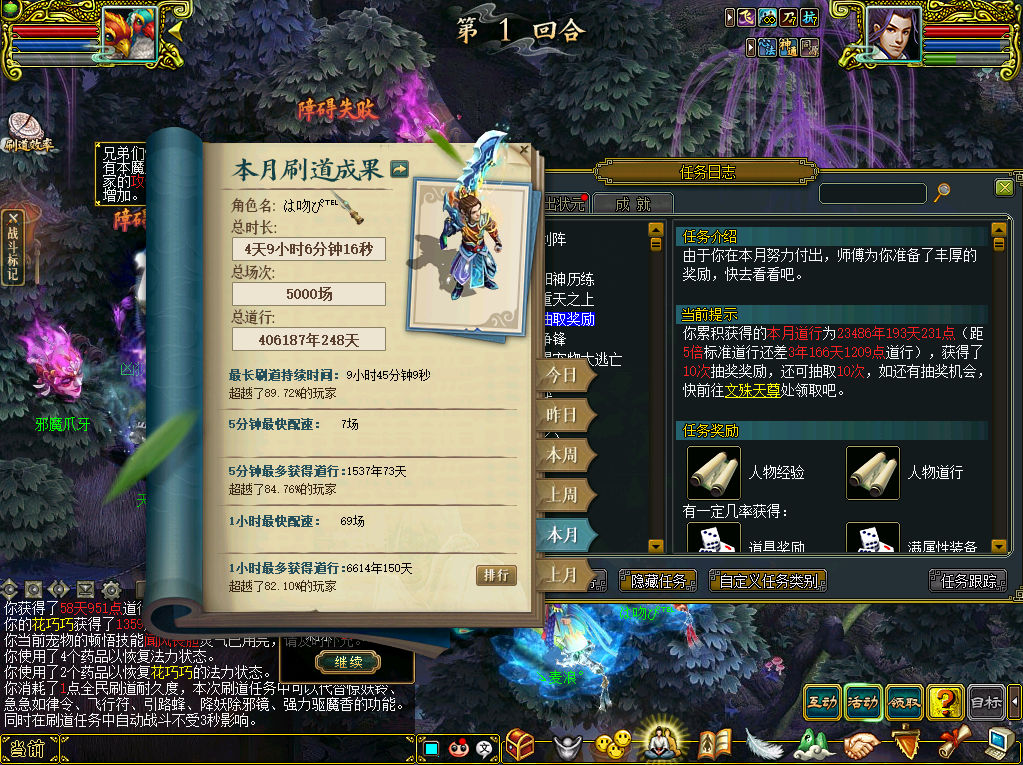This screenshot has height=765, width=1023.
Task: Select the 昨日 bookmark tab
Action: (563, 415)
